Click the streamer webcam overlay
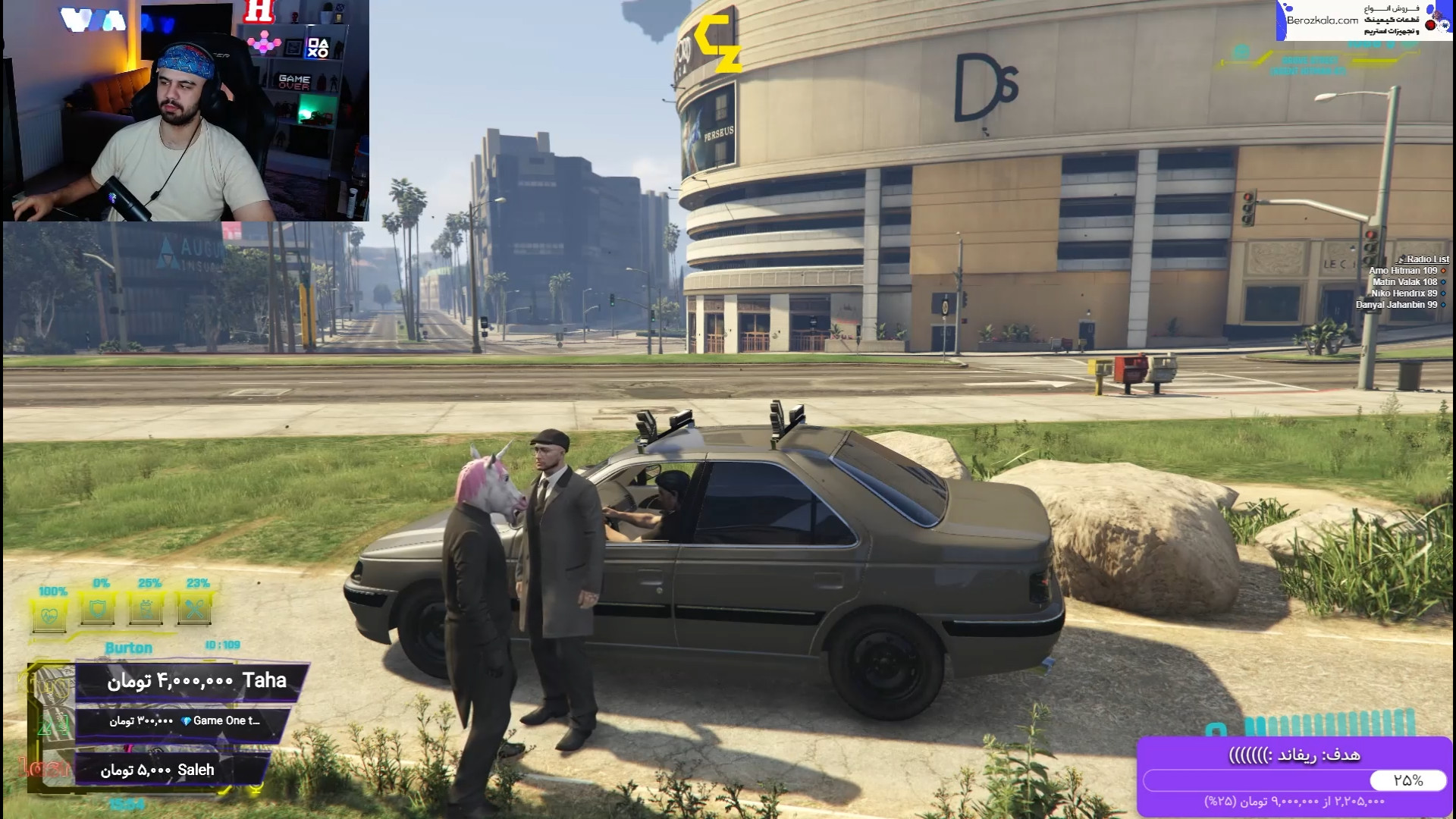The height and width of the screenshot is (819, 1456). (x=185, y=111)
